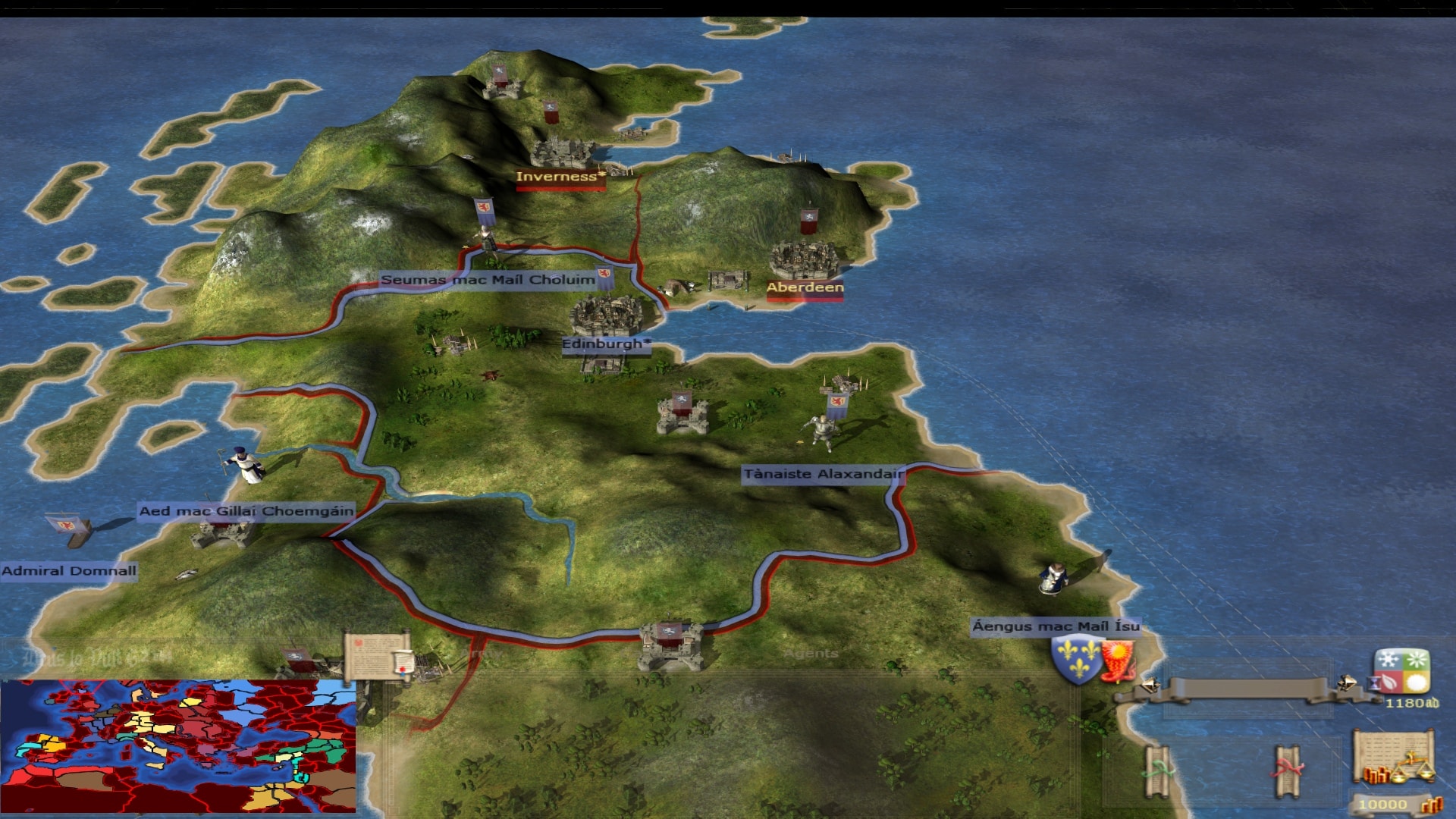Click the campaign minimap of Europe
The image size is (1456, 819).
178,745
